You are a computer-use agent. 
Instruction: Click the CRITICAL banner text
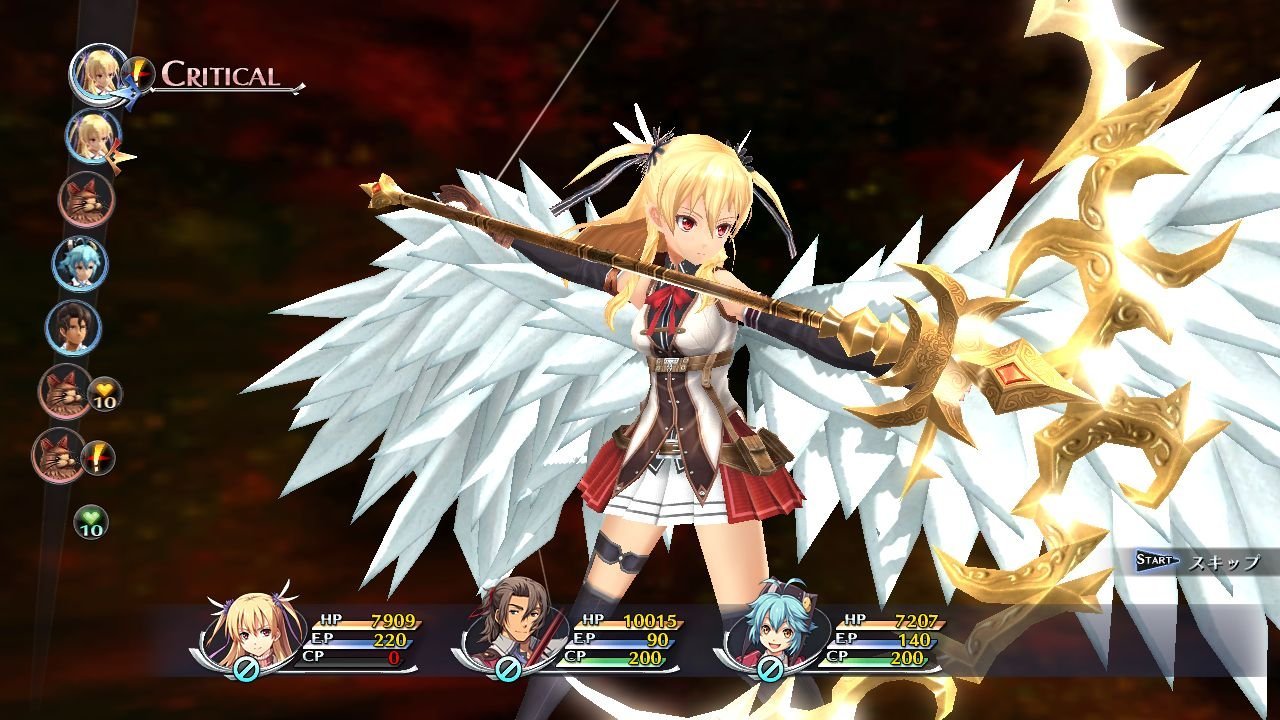pyautogui.click(x=220, y=74)
